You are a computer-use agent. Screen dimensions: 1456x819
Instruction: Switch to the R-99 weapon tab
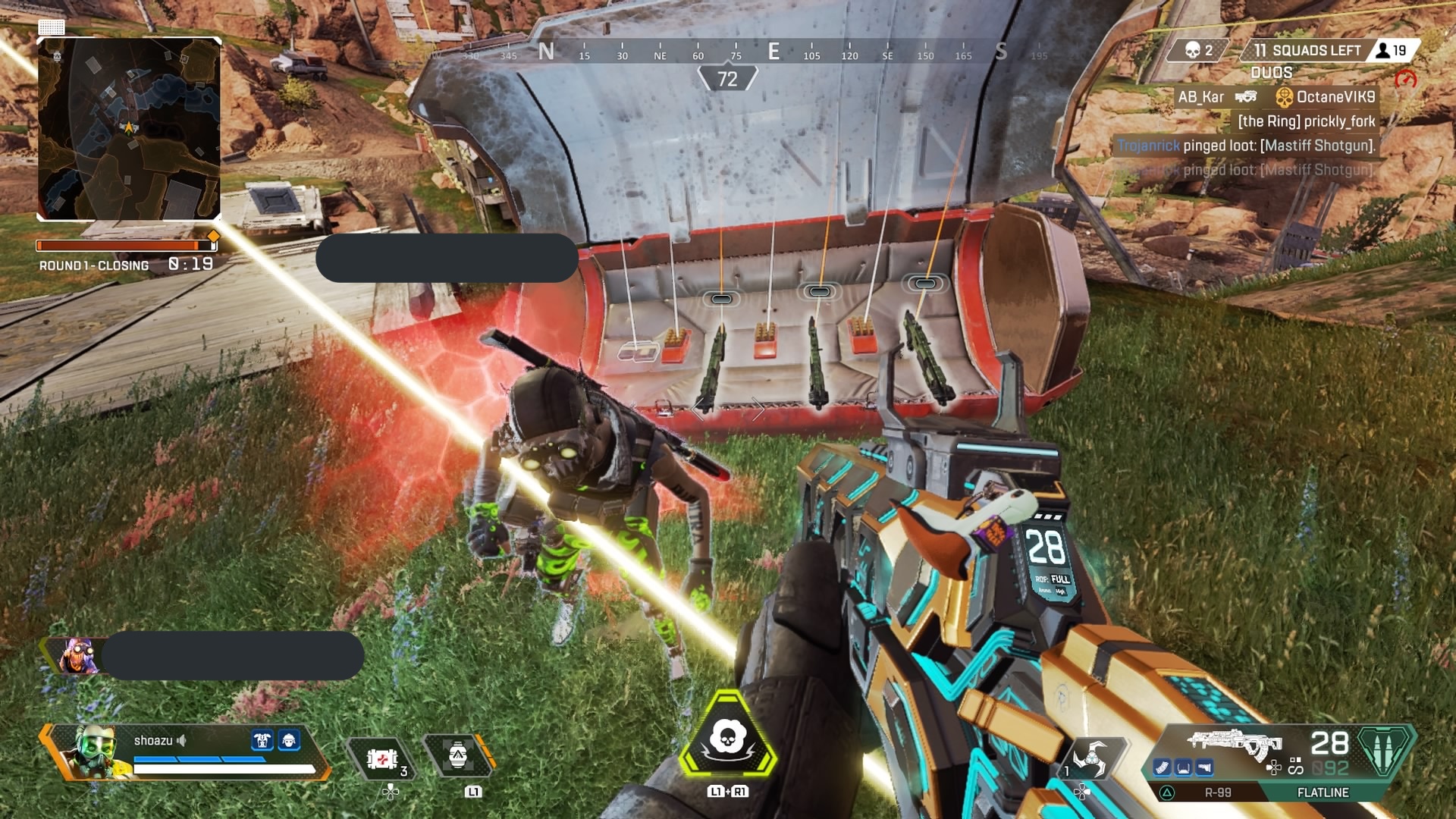point(1217,792)
